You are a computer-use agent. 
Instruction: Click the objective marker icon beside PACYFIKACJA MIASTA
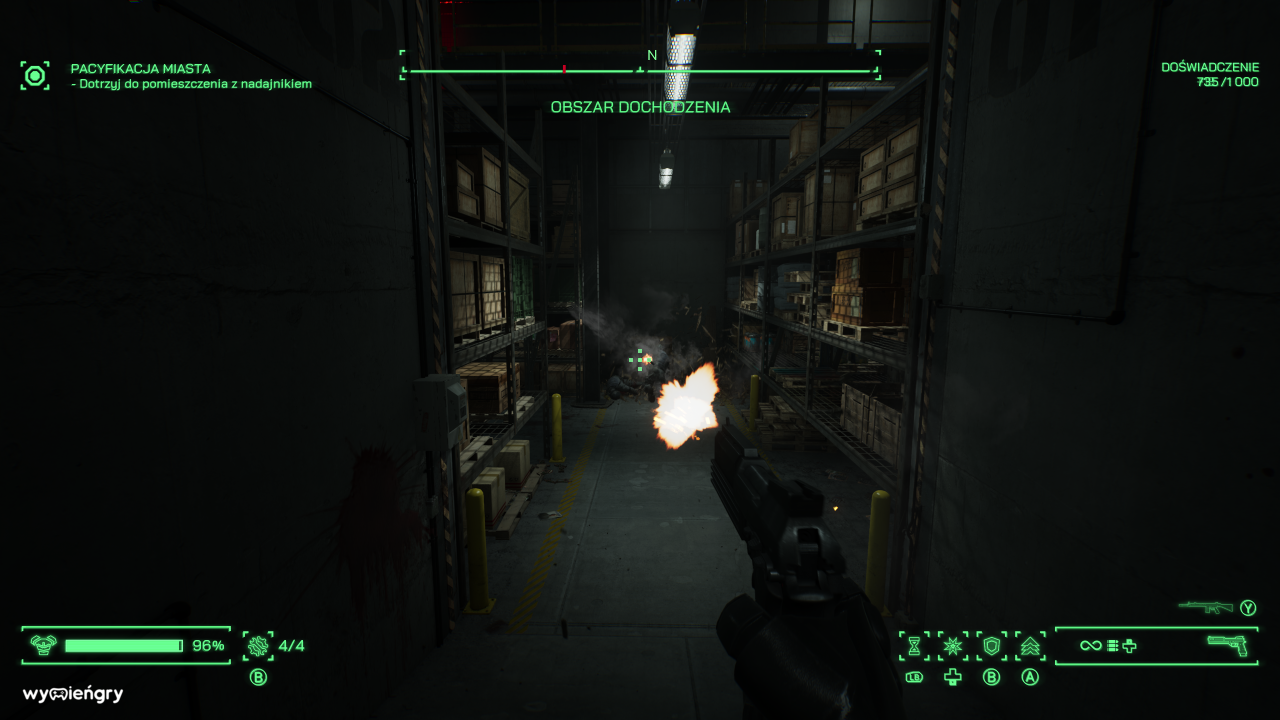point(35,75)
